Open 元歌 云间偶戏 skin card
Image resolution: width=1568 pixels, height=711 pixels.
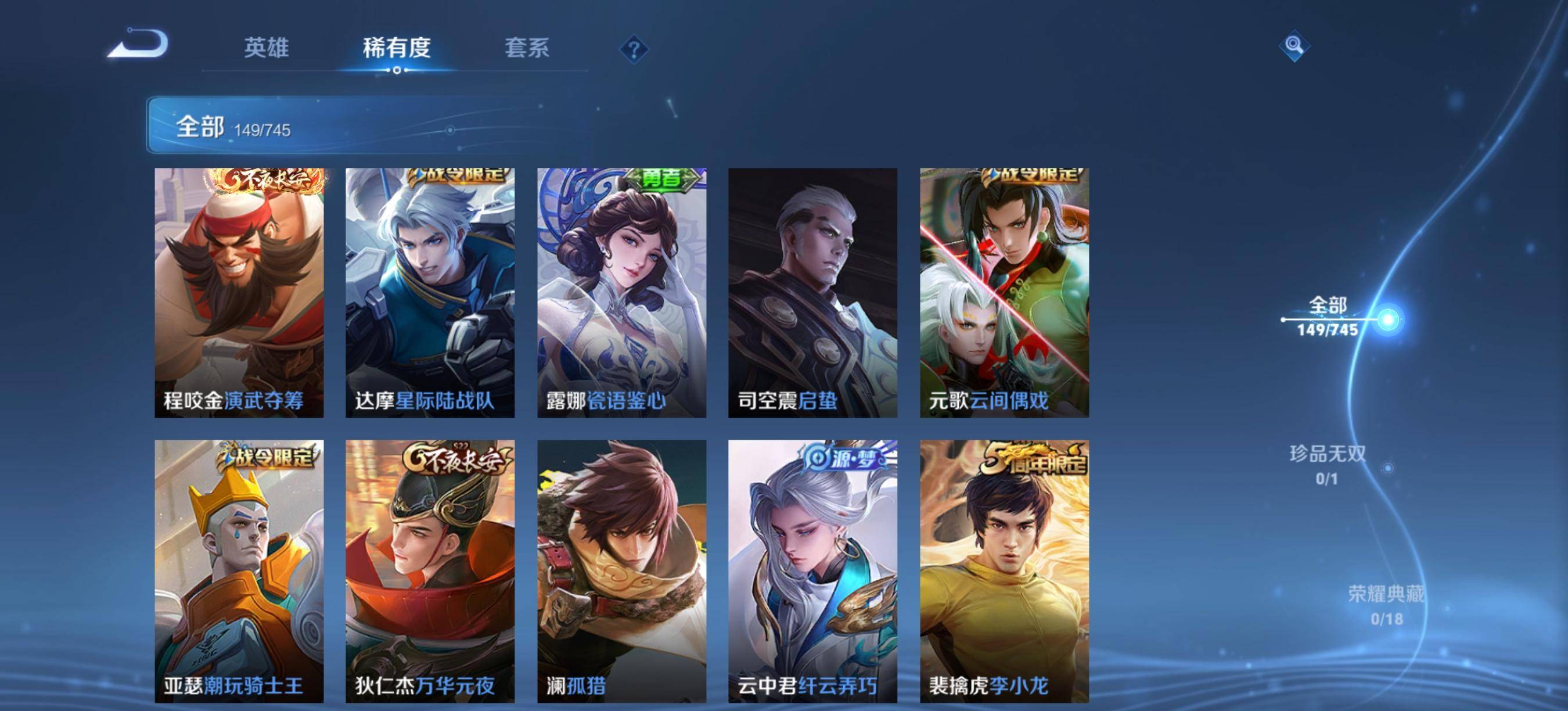pos(1004,292)
